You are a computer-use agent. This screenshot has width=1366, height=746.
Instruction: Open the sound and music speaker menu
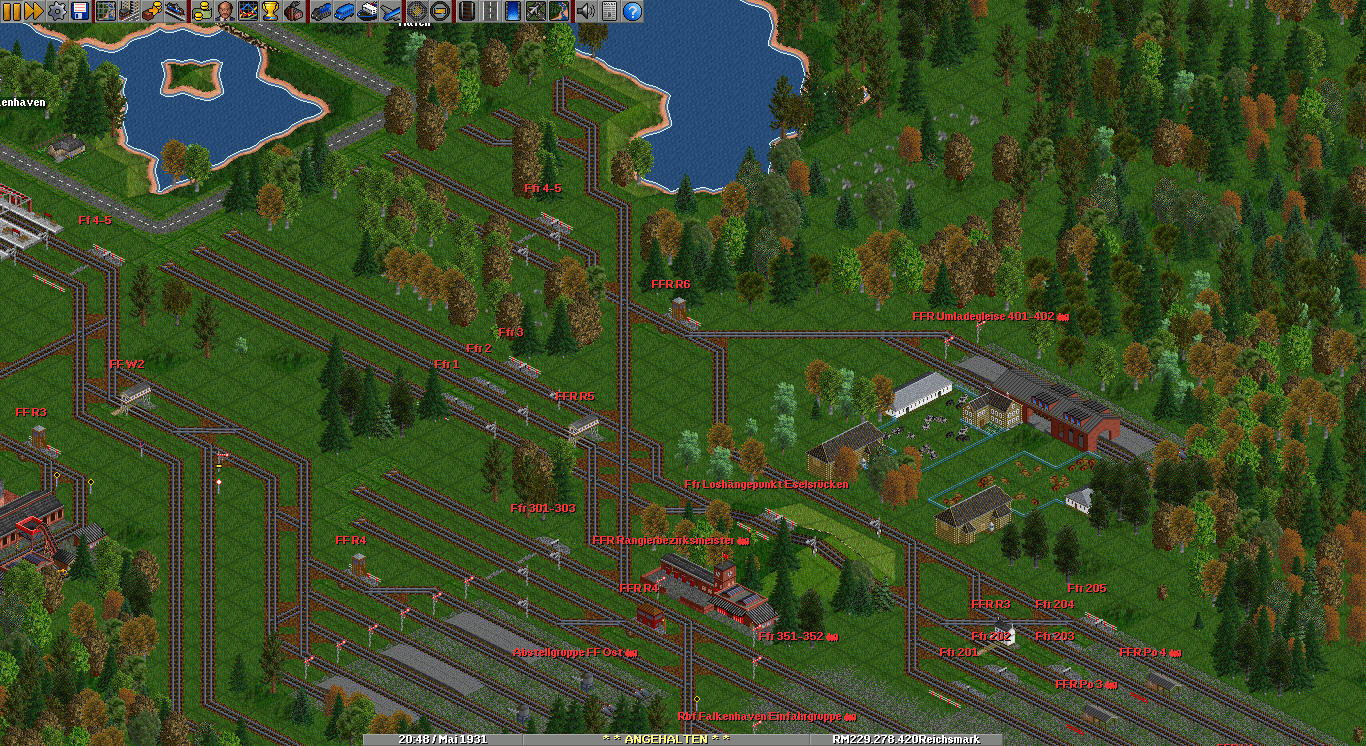coord(586,11)
